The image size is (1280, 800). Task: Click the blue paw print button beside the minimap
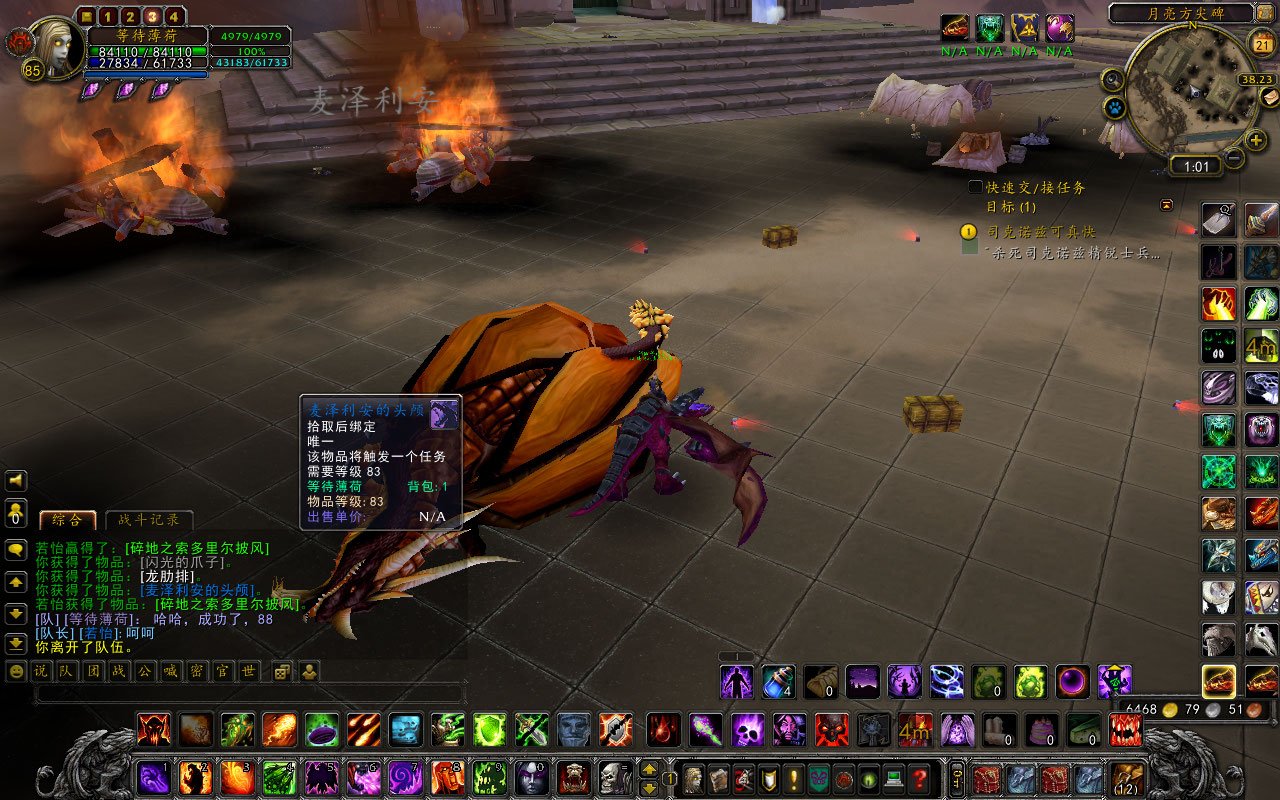[x=1115, y=106]
